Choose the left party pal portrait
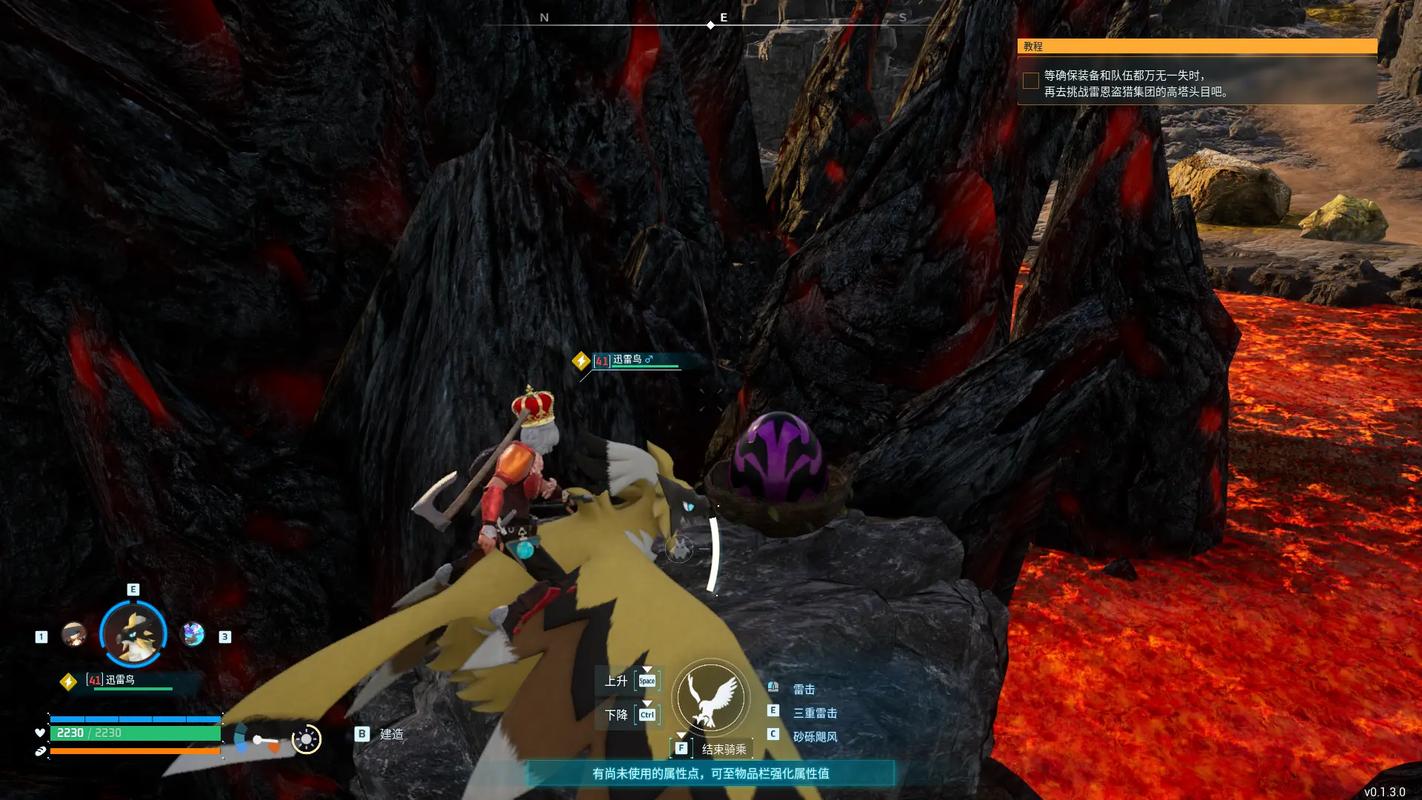 click(74, 634)
